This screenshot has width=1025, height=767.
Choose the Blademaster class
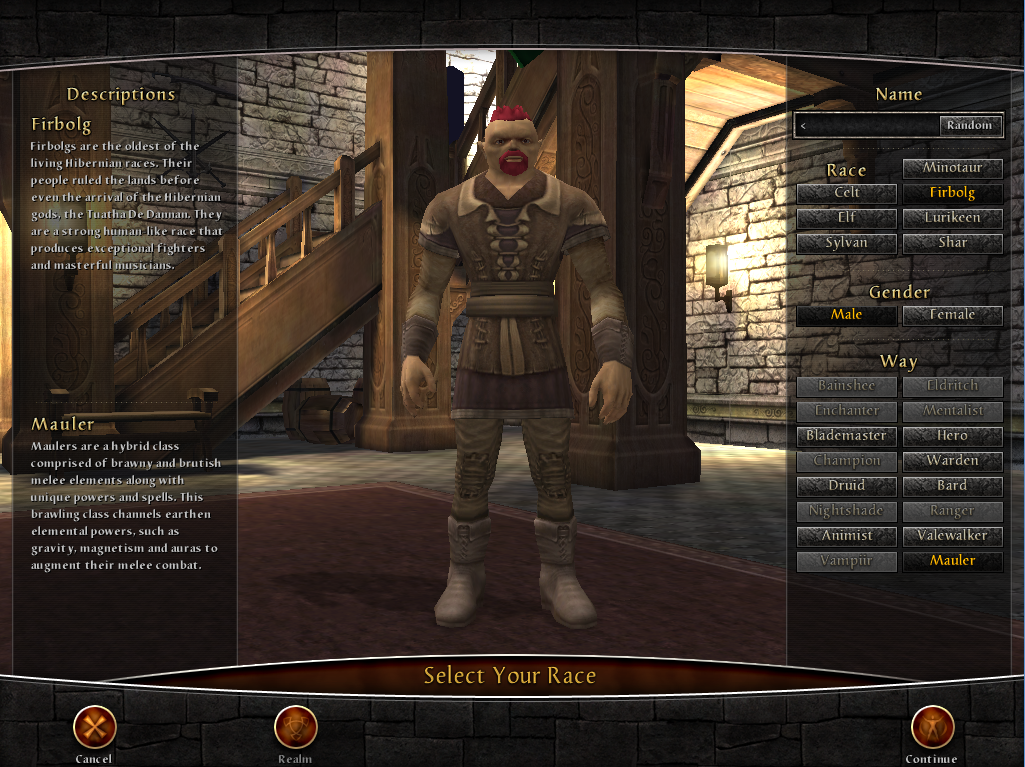[x=846, y=436]
